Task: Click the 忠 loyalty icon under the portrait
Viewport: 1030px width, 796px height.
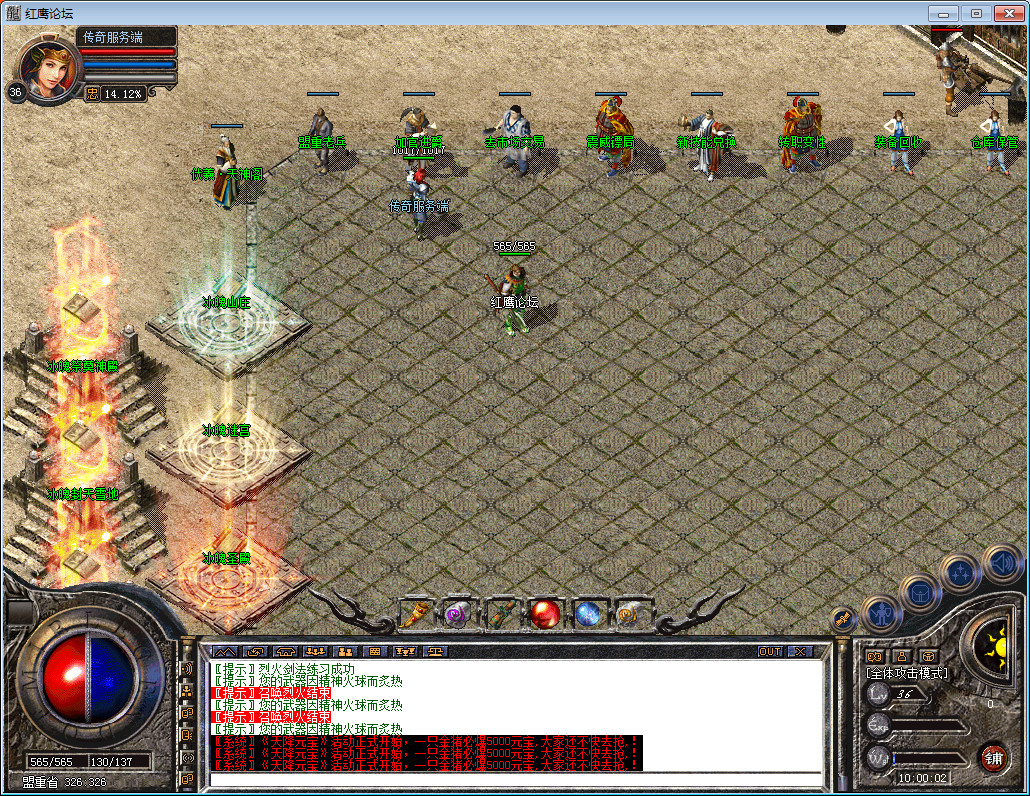Action: click(92, 94)
